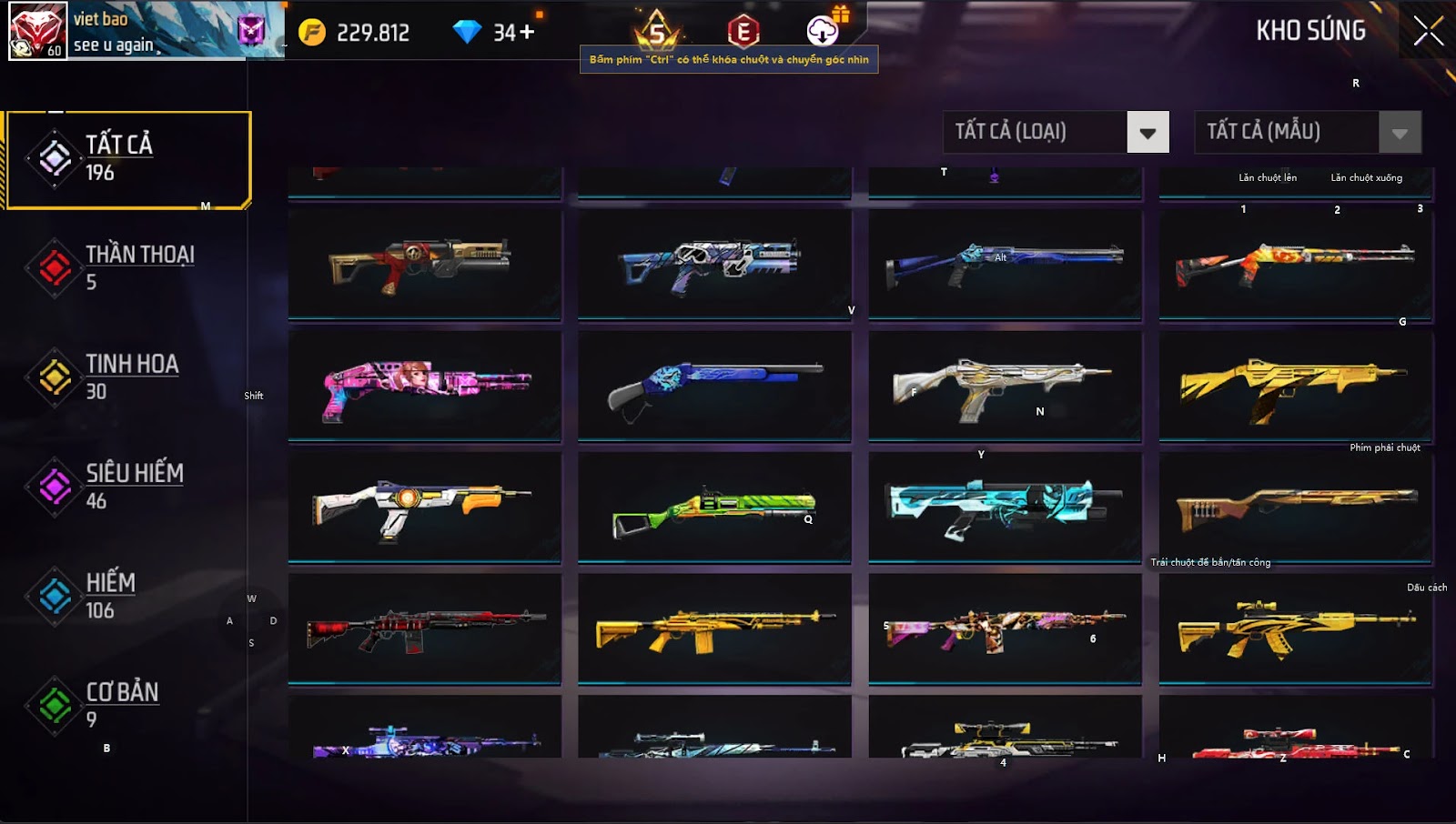Expand the Tất Cả (Mẫu) dropdown
The width and height of the screenshot is (1456, 824).
click(1400, 133)
